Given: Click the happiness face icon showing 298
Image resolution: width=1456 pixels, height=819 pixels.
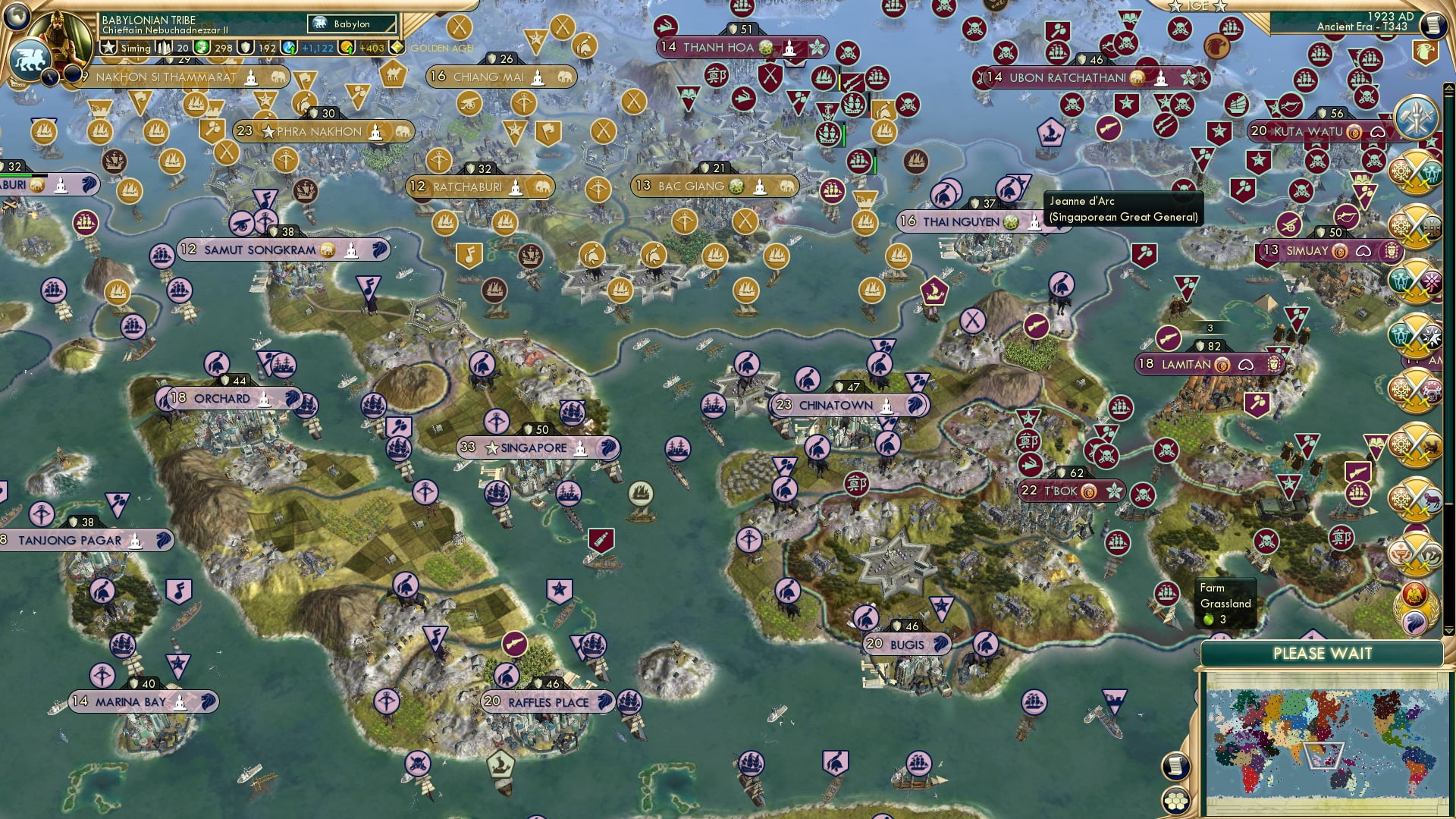Looking at the screenshot, I should click(x=202, y=47).
